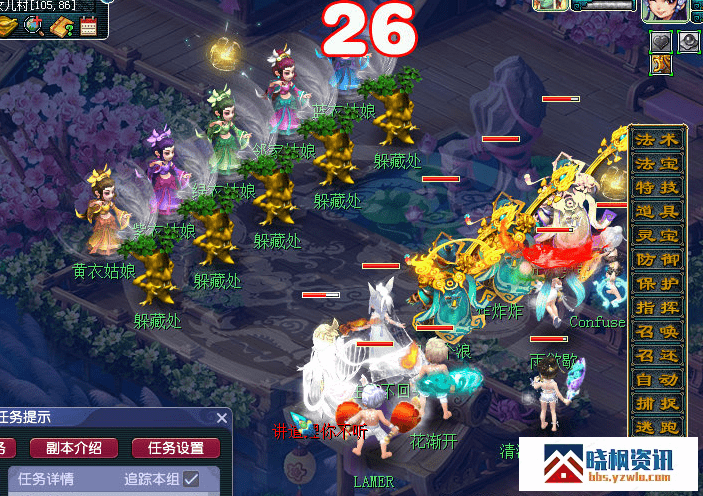Viewport: 703px width, 496px height.
Task: Choose the 逃跑 flee command
Action: (x=657, y=427)
